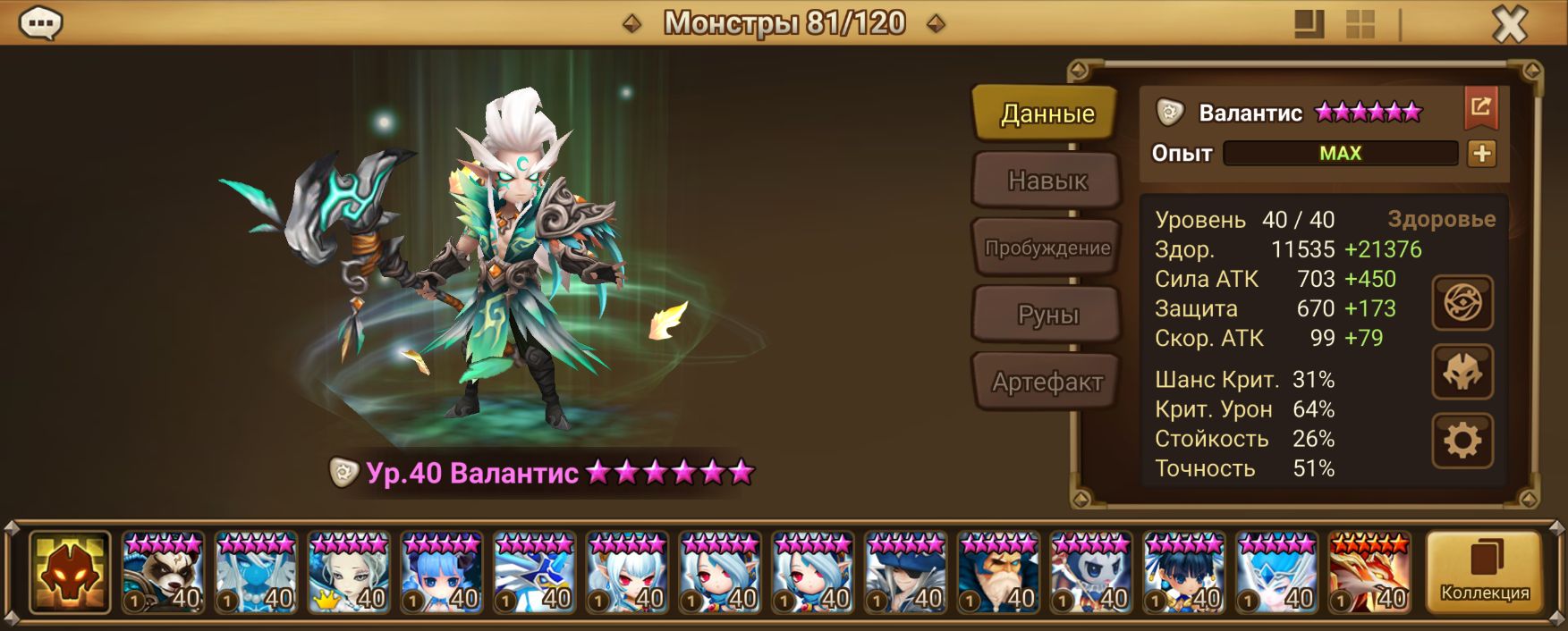1568x631 pixels.
Task: Pick the white-bearded old man monster
Action: (x=998, y=572)
